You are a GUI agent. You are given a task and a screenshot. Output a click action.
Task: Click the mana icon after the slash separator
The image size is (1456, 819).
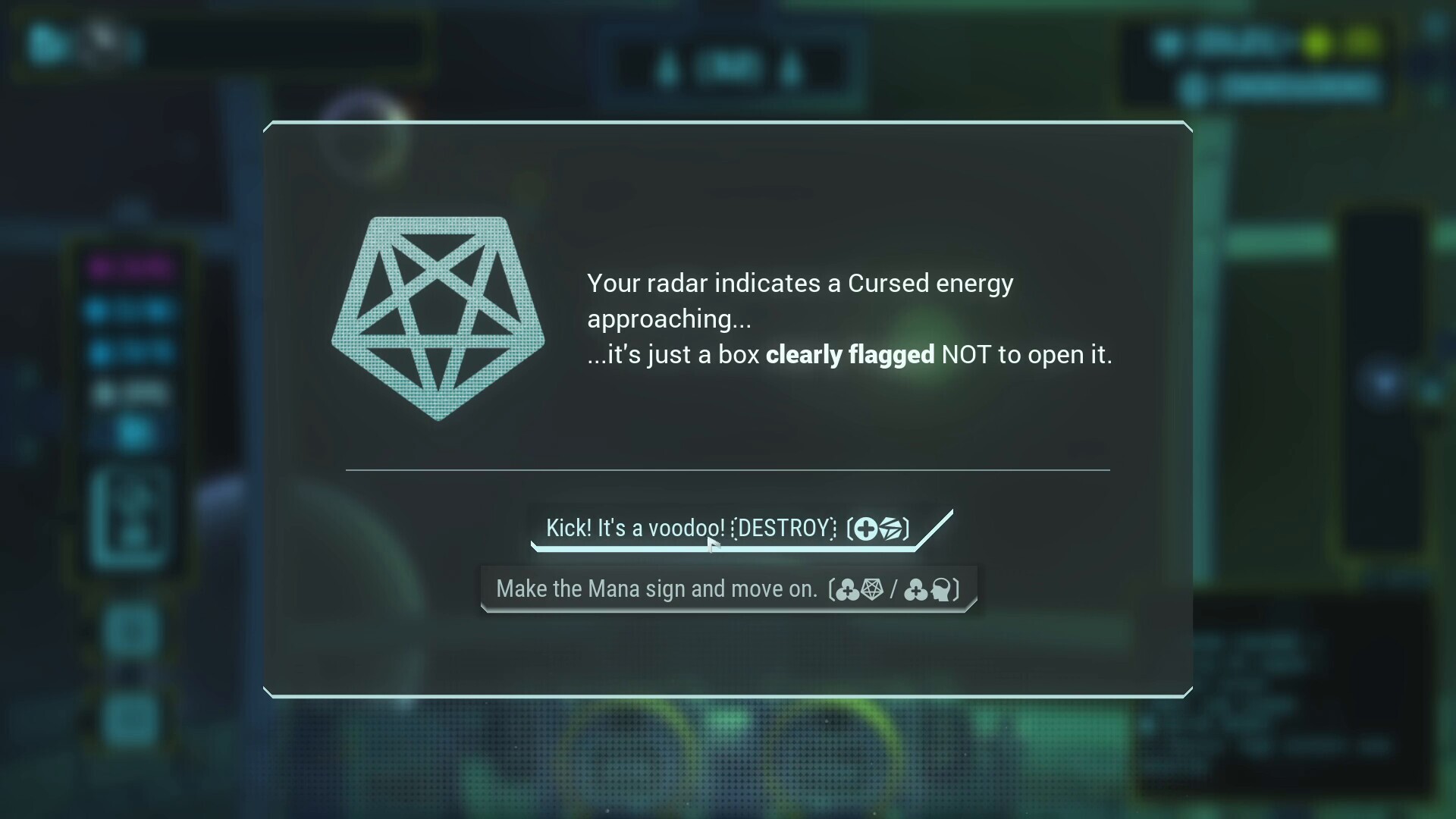(x=917, y=590)
